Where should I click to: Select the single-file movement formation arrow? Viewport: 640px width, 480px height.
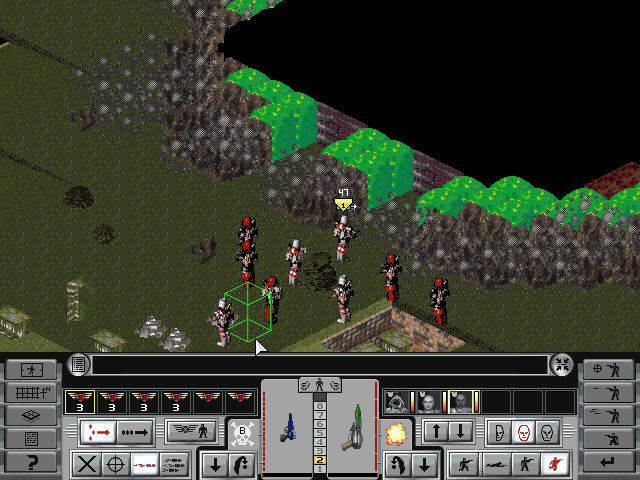pos(99,432)
